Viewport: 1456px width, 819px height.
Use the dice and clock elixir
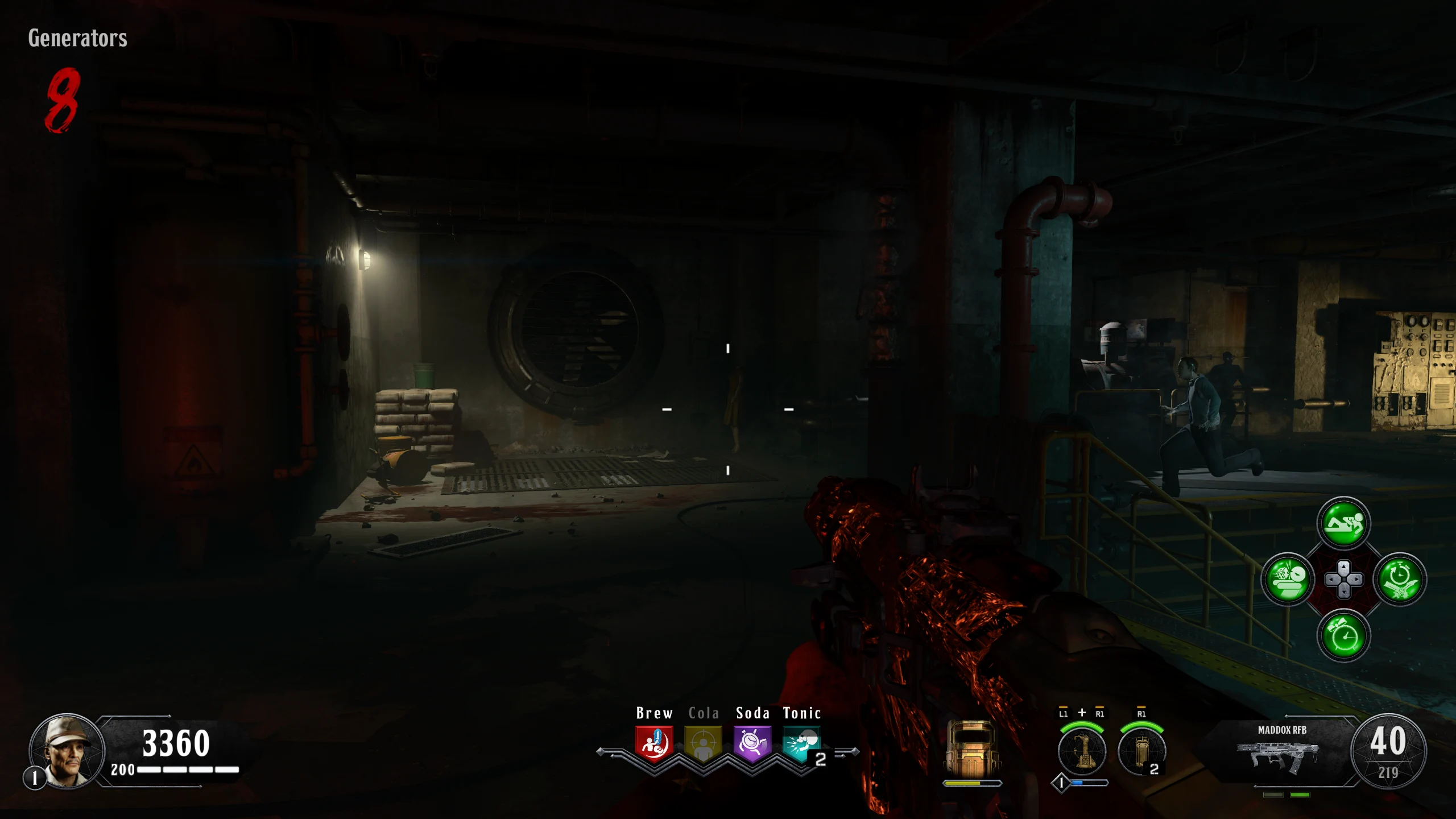1288,579
